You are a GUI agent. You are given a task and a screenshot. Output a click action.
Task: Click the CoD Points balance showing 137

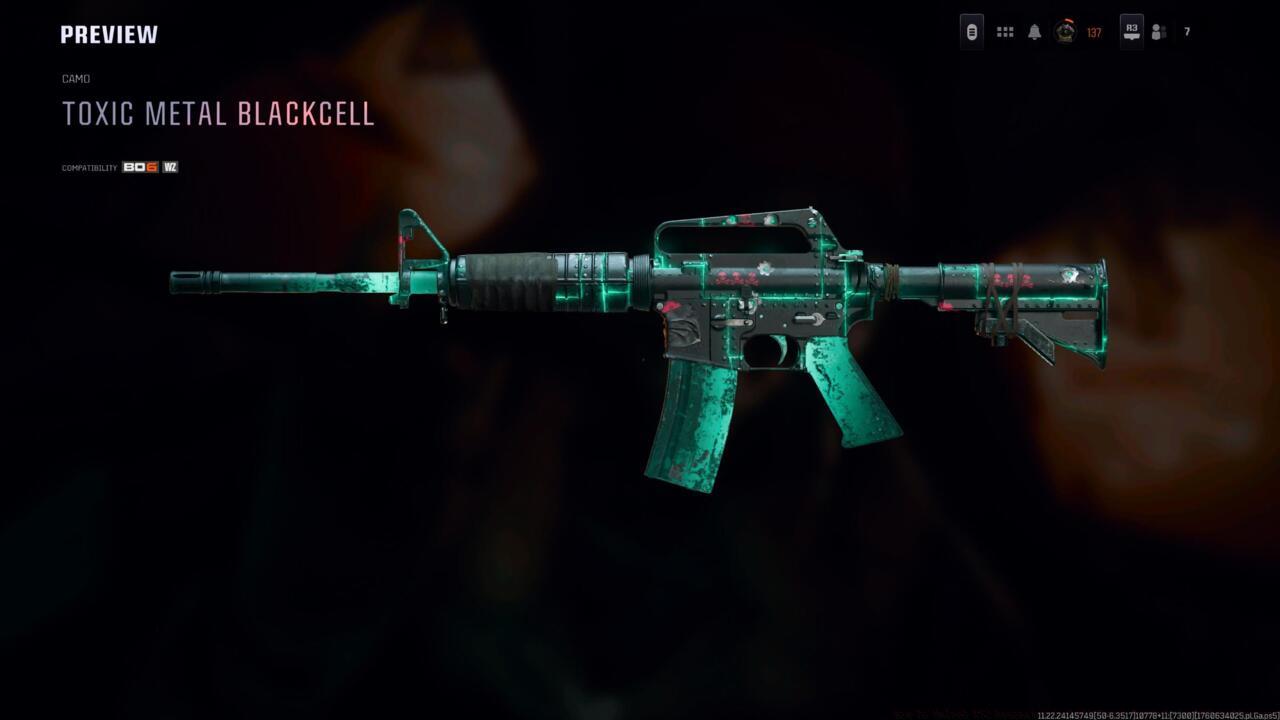coord(1092,31)
